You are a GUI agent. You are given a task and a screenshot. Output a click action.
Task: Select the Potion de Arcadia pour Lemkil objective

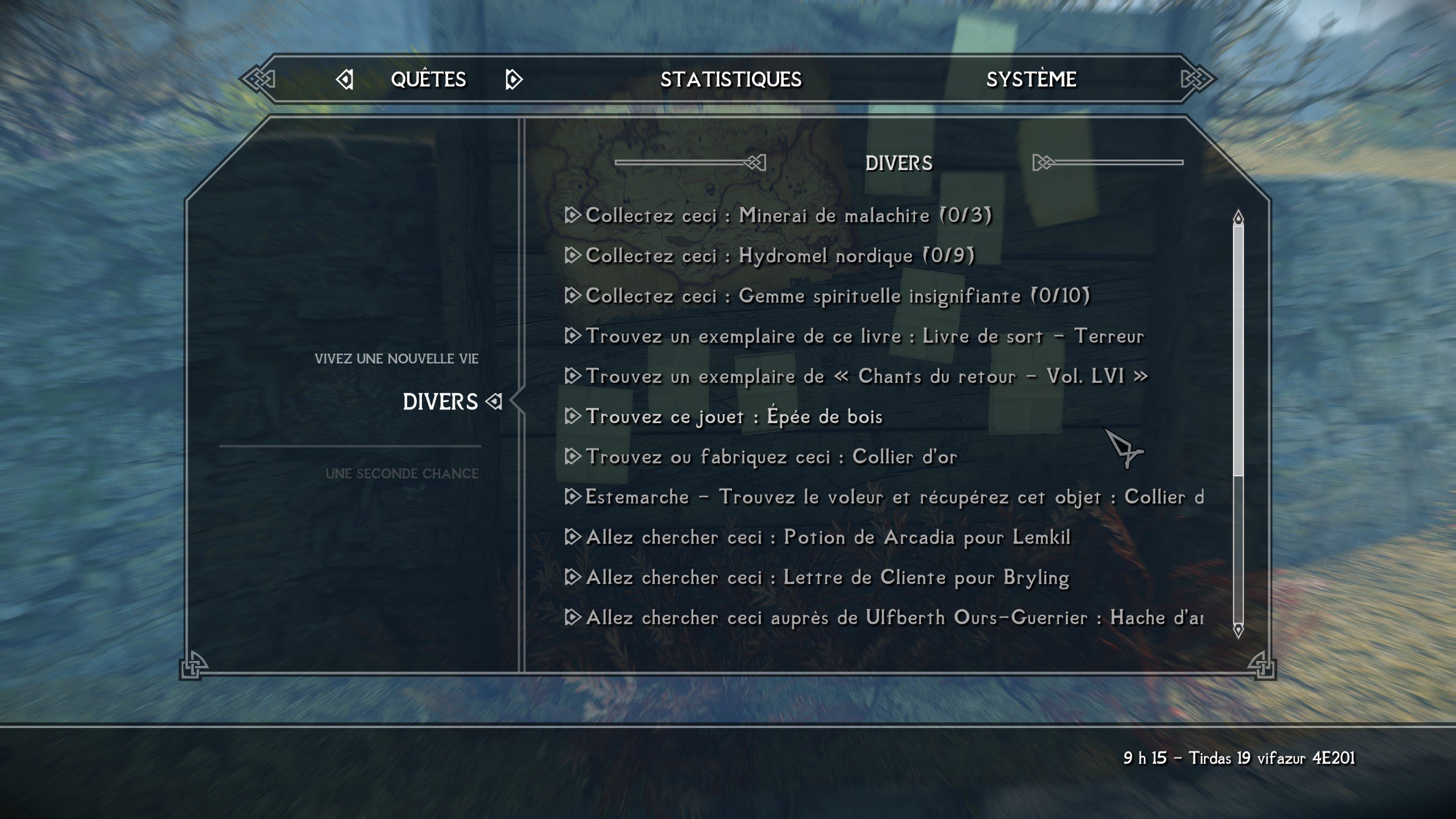pos(828,537)
